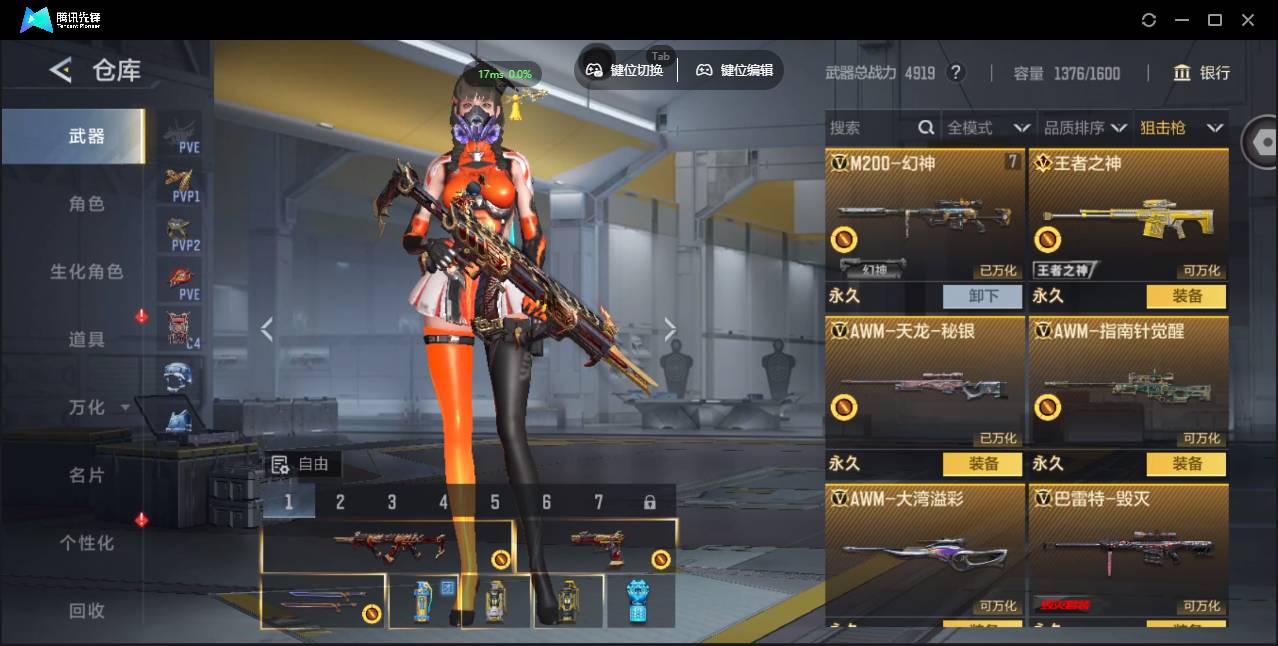Open the 全模式 mode dropdown
Viewport: 1278px width, 646px height.
click(988, 128)
